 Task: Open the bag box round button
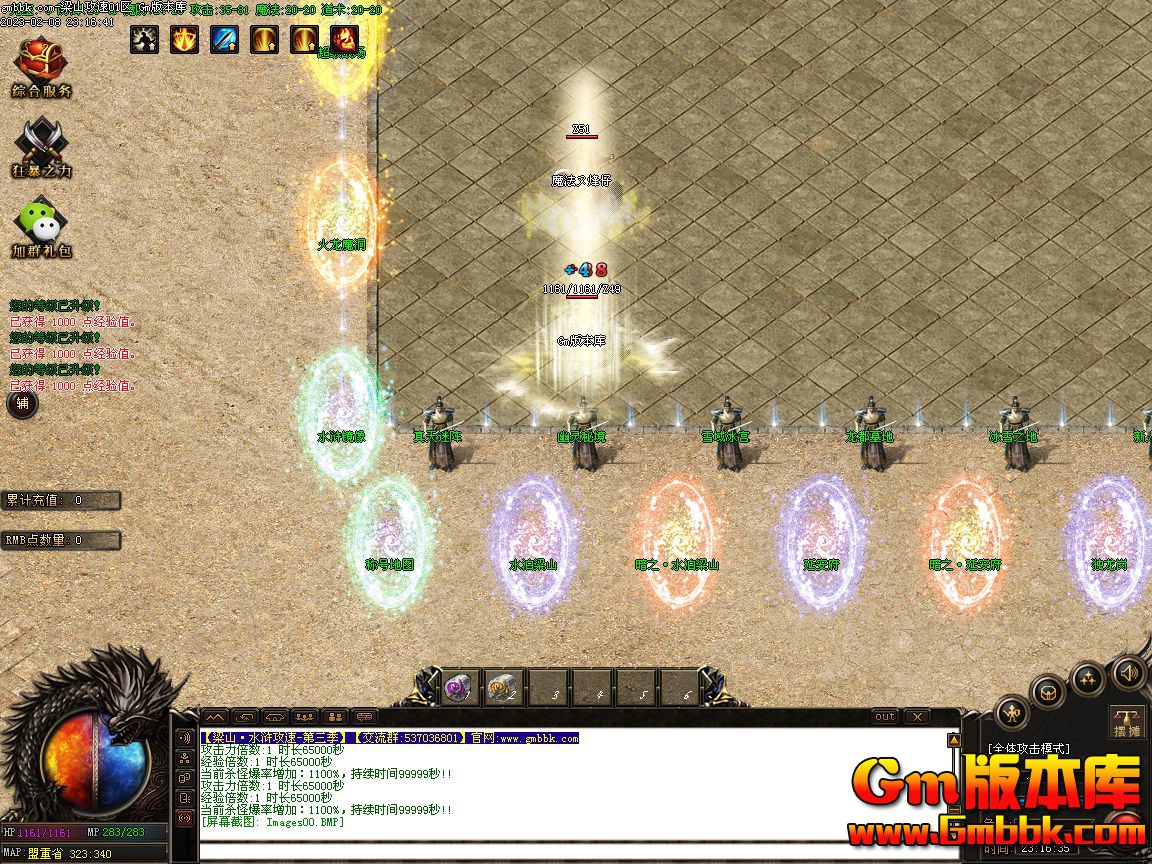tap(1048, 691)
